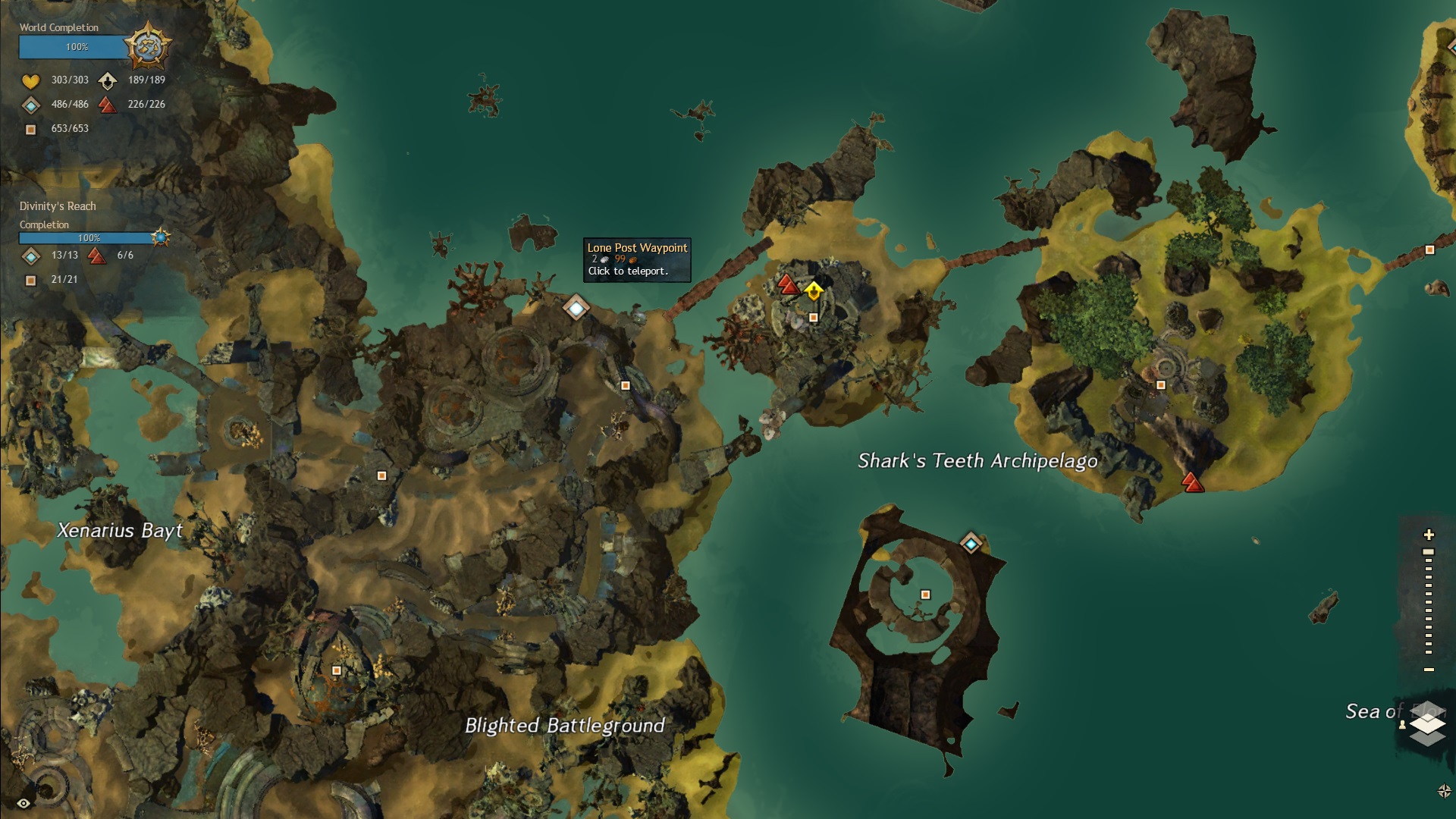The image size is (1456, 819).
Task: Click the vista on the forested island's shore
Action: pyautogui.click(x=1192, y=482)
